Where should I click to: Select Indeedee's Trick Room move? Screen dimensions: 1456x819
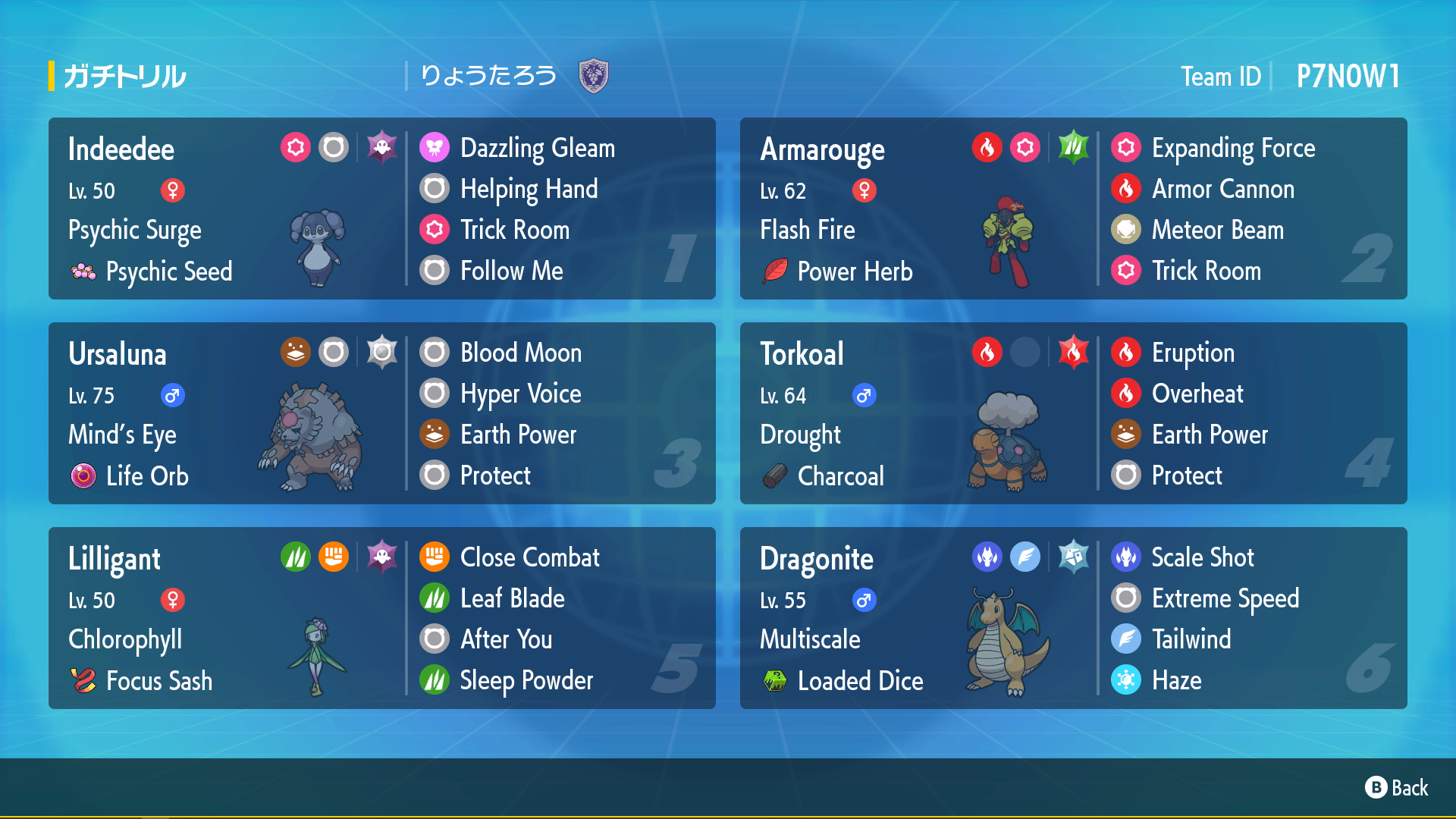pos(514,230)
